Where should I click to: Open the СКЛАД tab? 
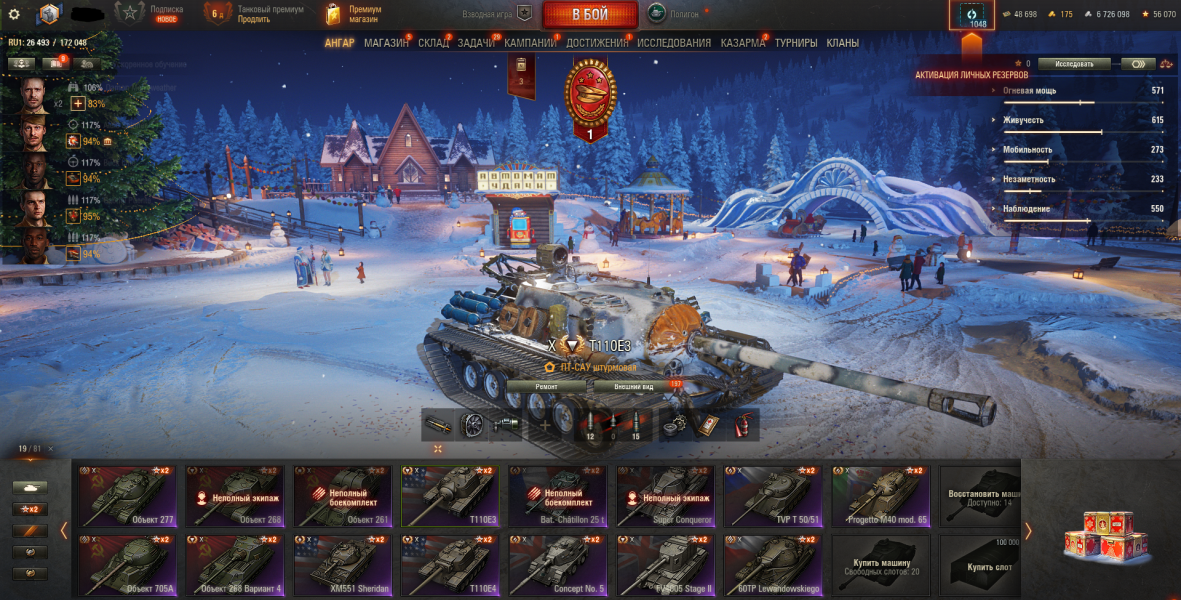[433, 43]
